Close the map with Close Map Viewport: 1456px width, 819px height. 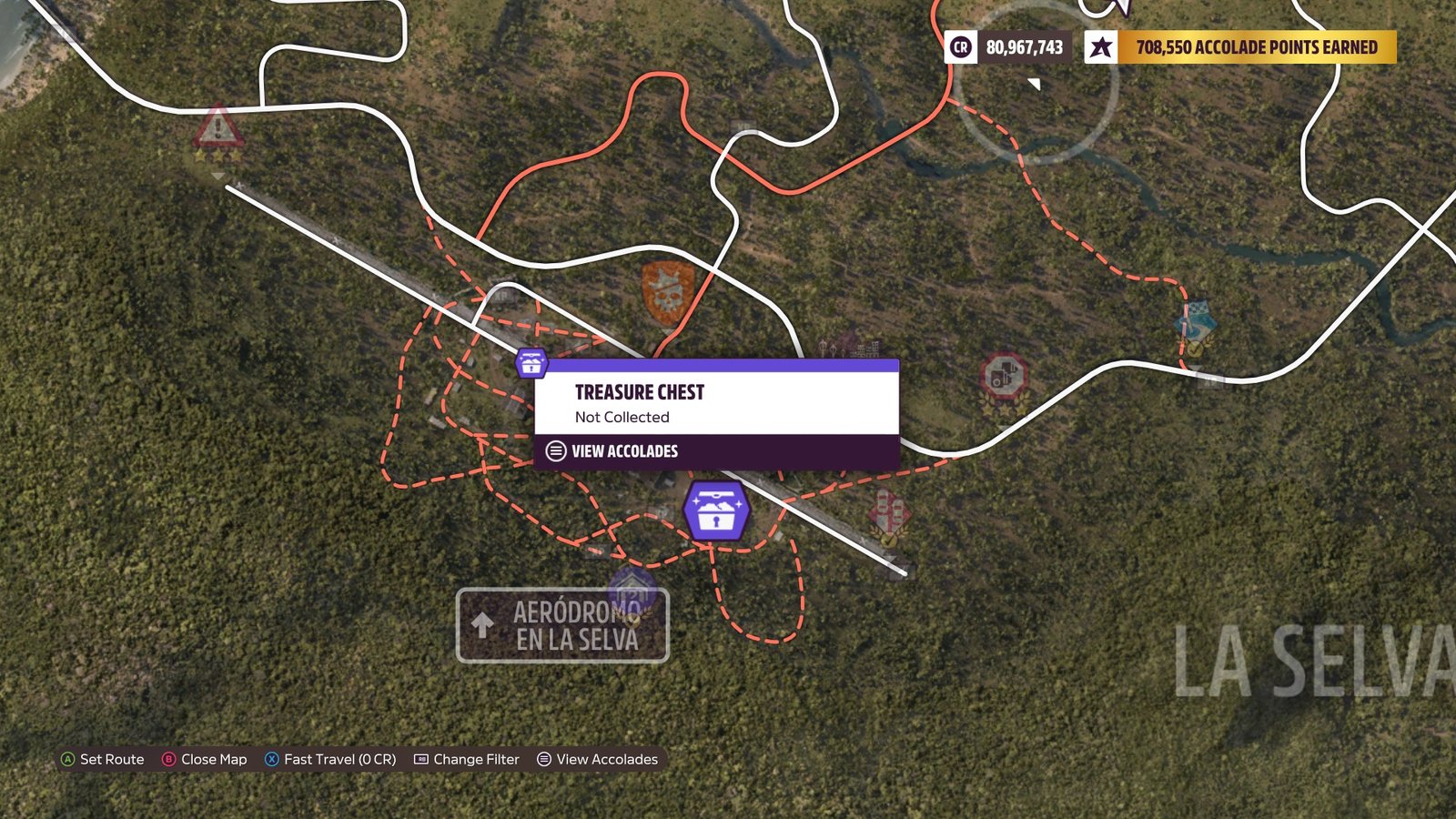point(204,759)
